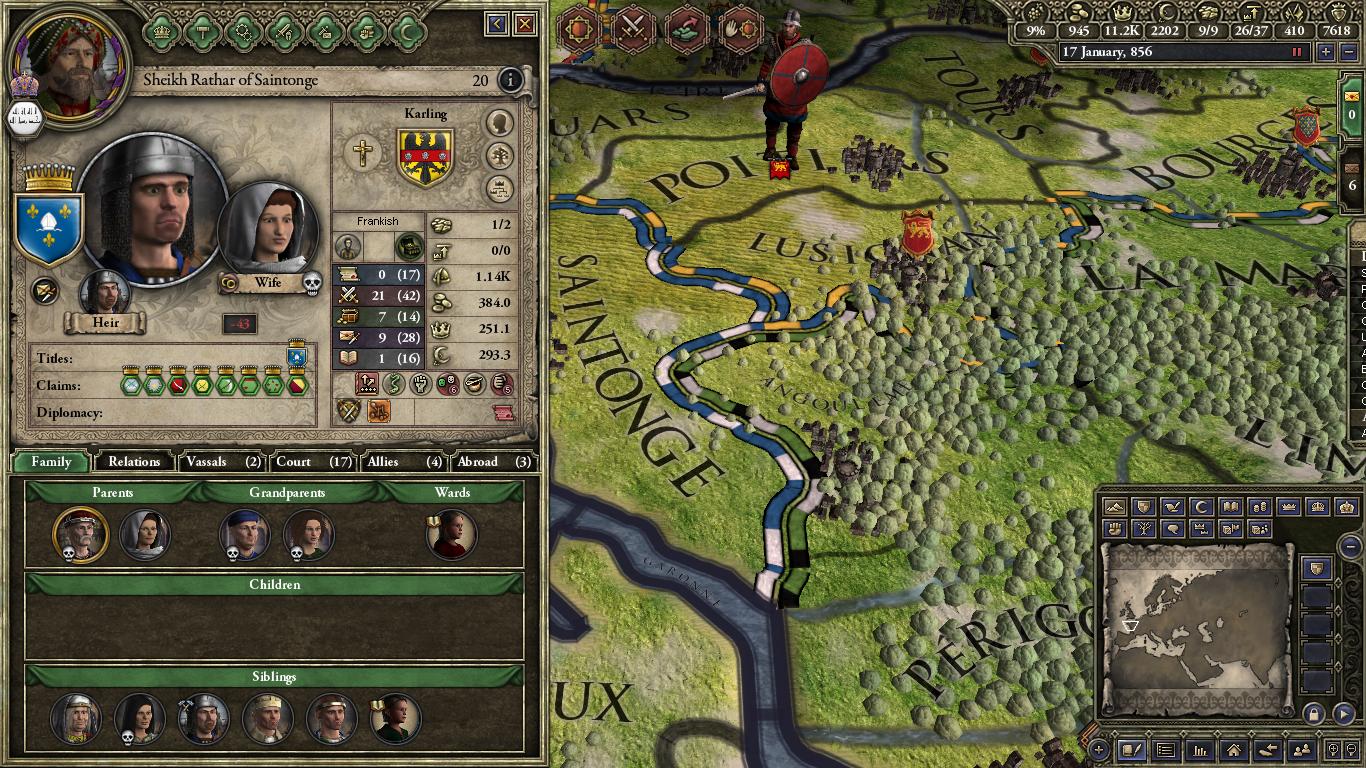
Task: Select the Wife's portrait on the character sheet
Action: (x=268, y=232)
